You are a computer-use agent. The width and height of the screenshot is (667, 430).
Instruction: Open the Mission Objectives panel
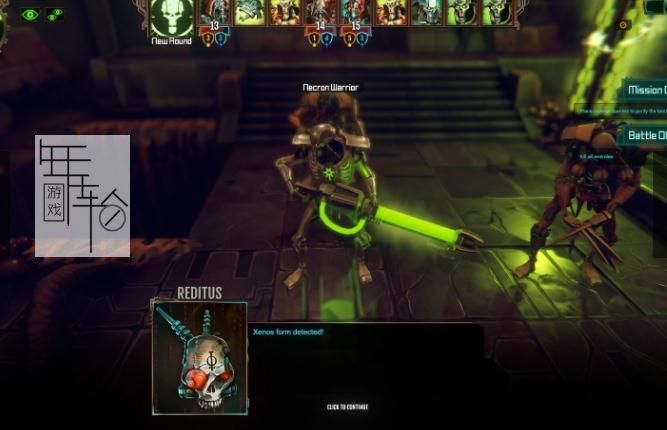646,90
